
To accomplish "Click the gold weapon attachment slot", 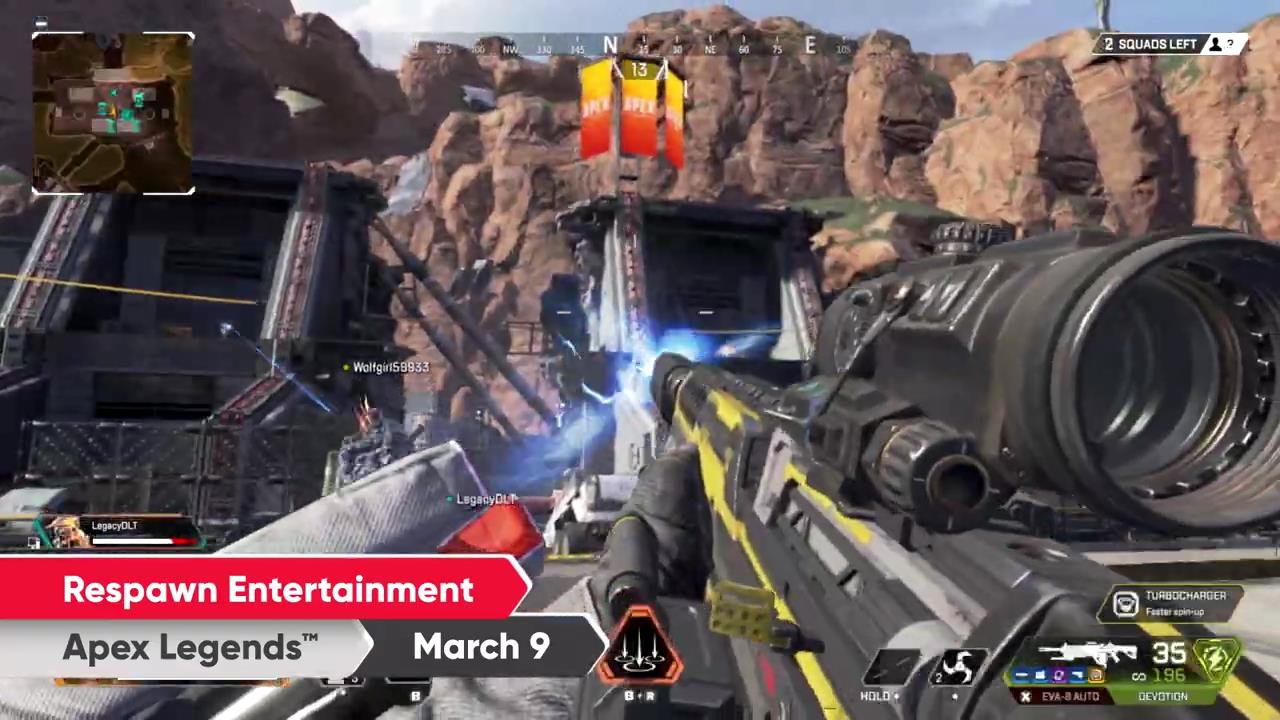I will [1096, 676].
